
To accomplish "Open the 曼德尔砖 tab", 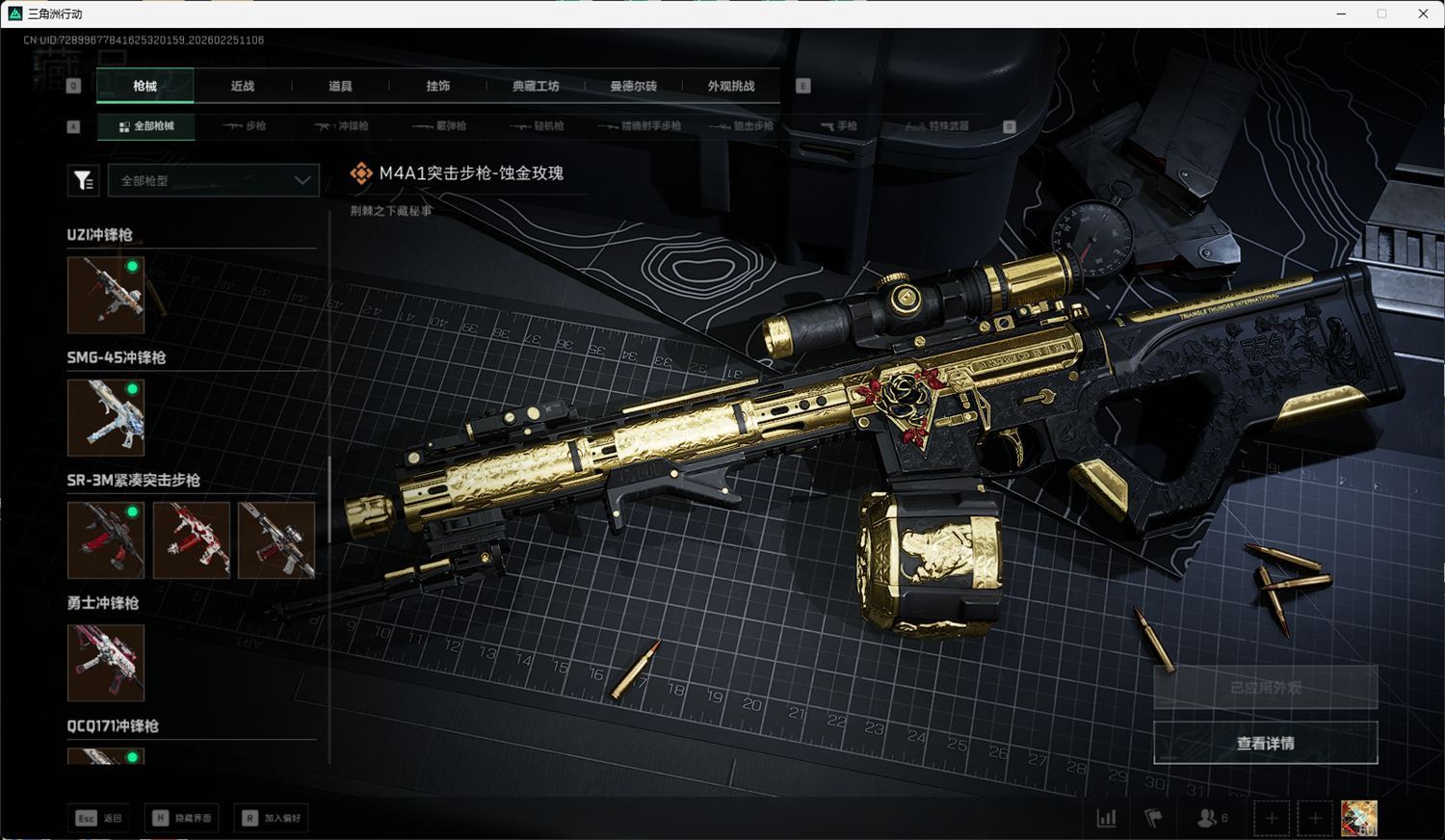I will tap(633, 86).
